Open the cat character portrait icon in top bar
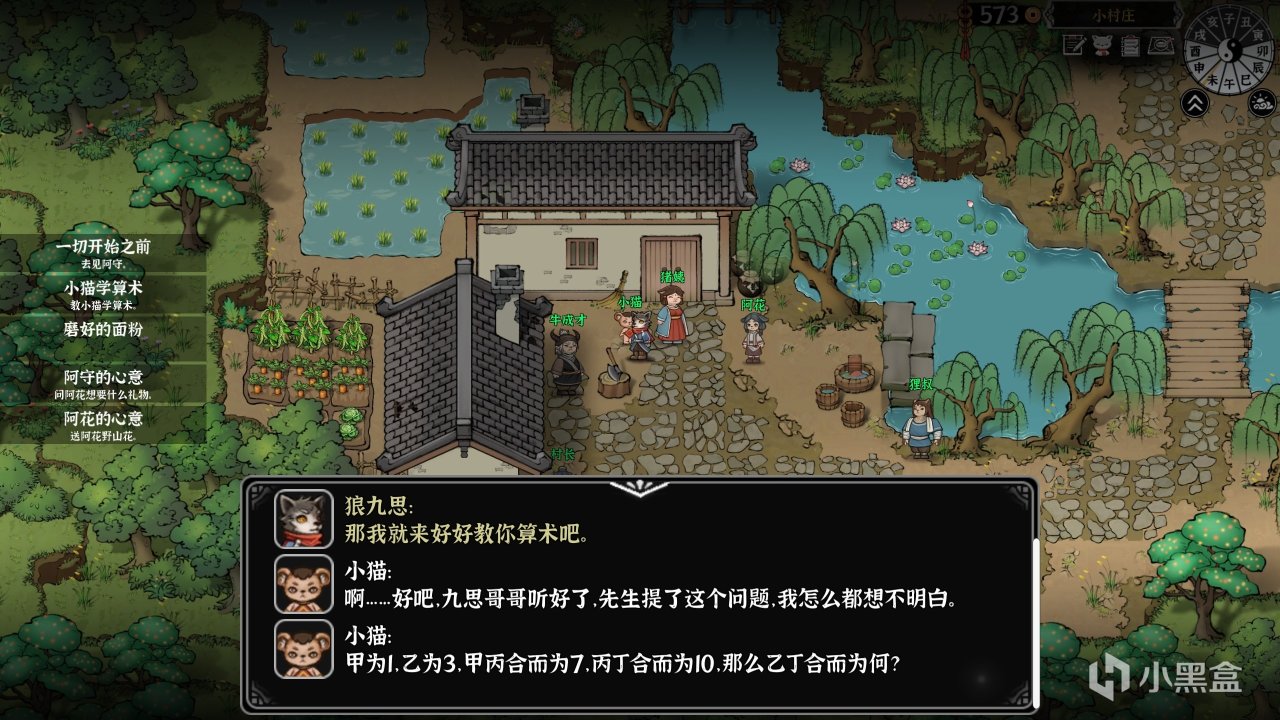The width and height of the screenshot is (1280, 720). (x=1103, y=45)
